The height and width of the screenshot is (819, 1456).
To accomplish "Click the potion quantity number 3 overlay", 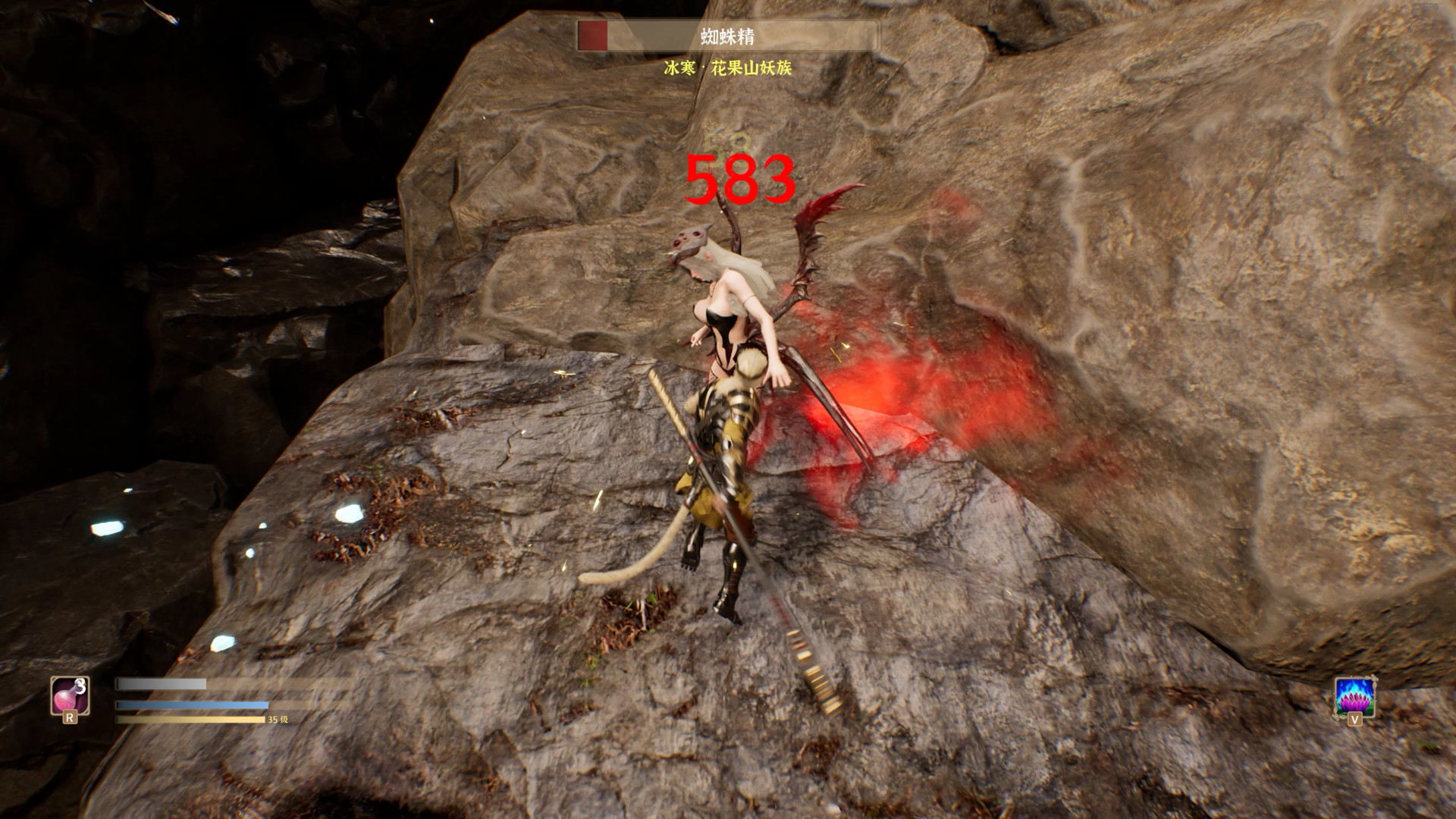I will click(80, 684).
